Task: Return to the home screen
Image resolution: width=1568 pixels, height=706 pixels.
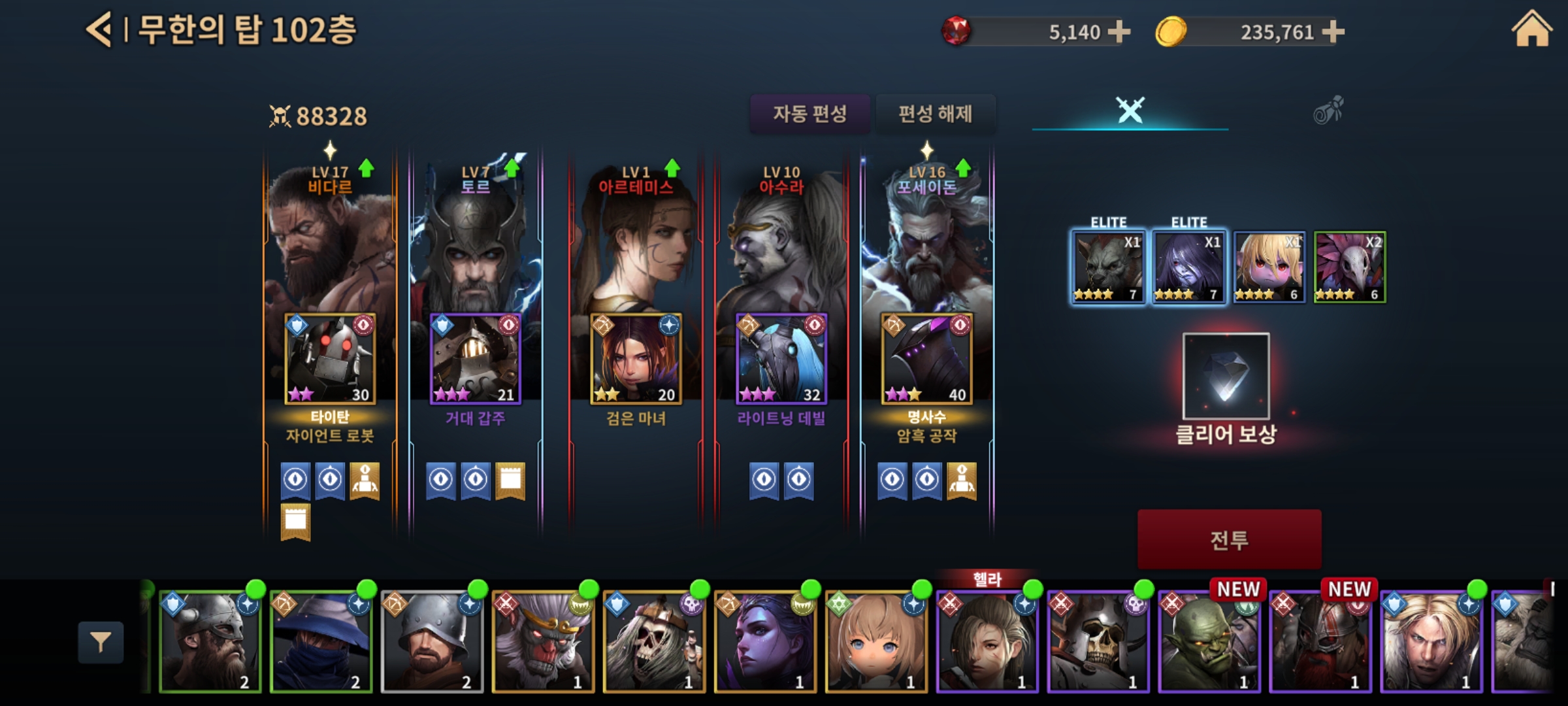Action: coord(1531,30)
